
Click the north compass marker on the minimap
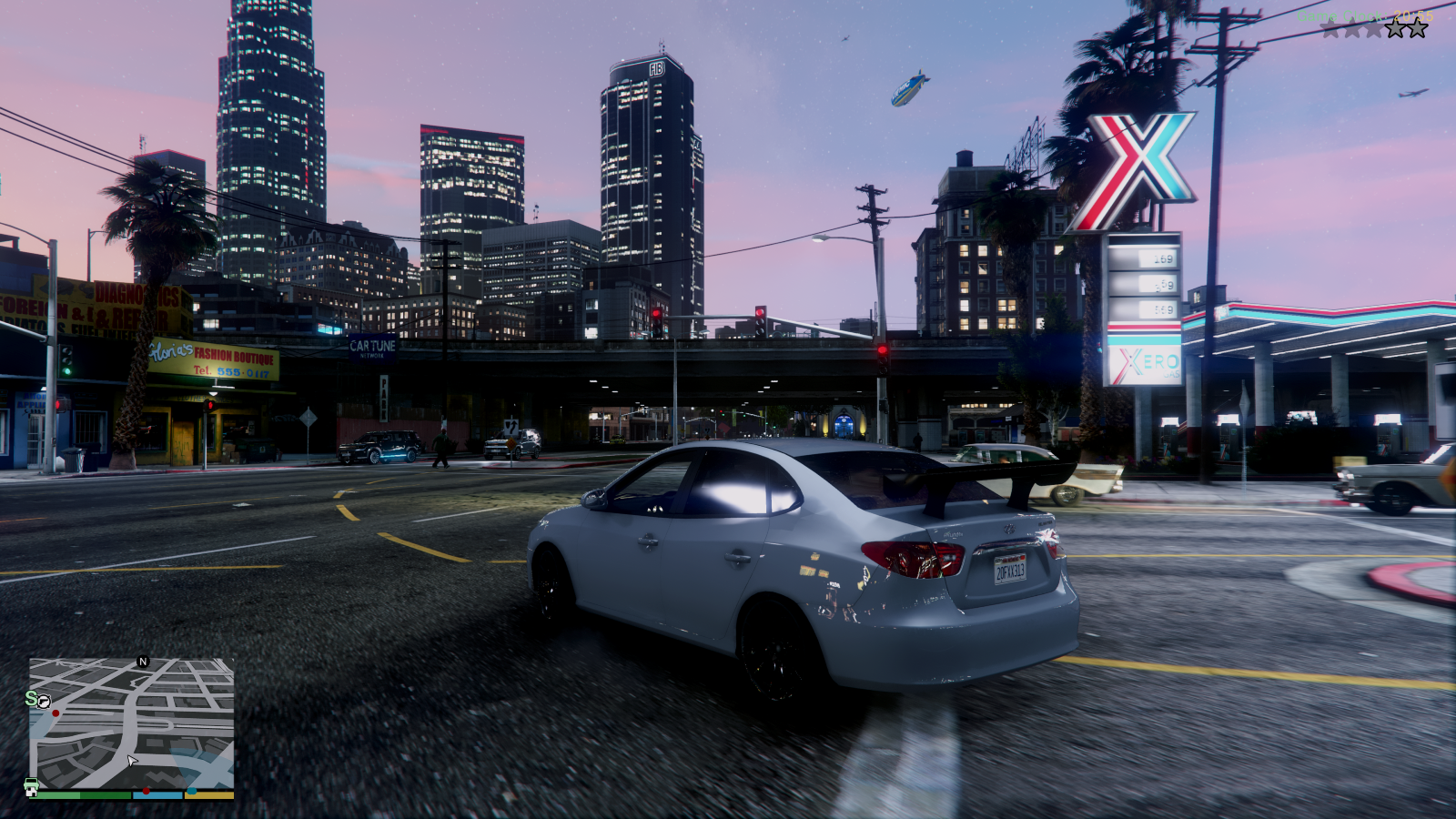(143, 662)
